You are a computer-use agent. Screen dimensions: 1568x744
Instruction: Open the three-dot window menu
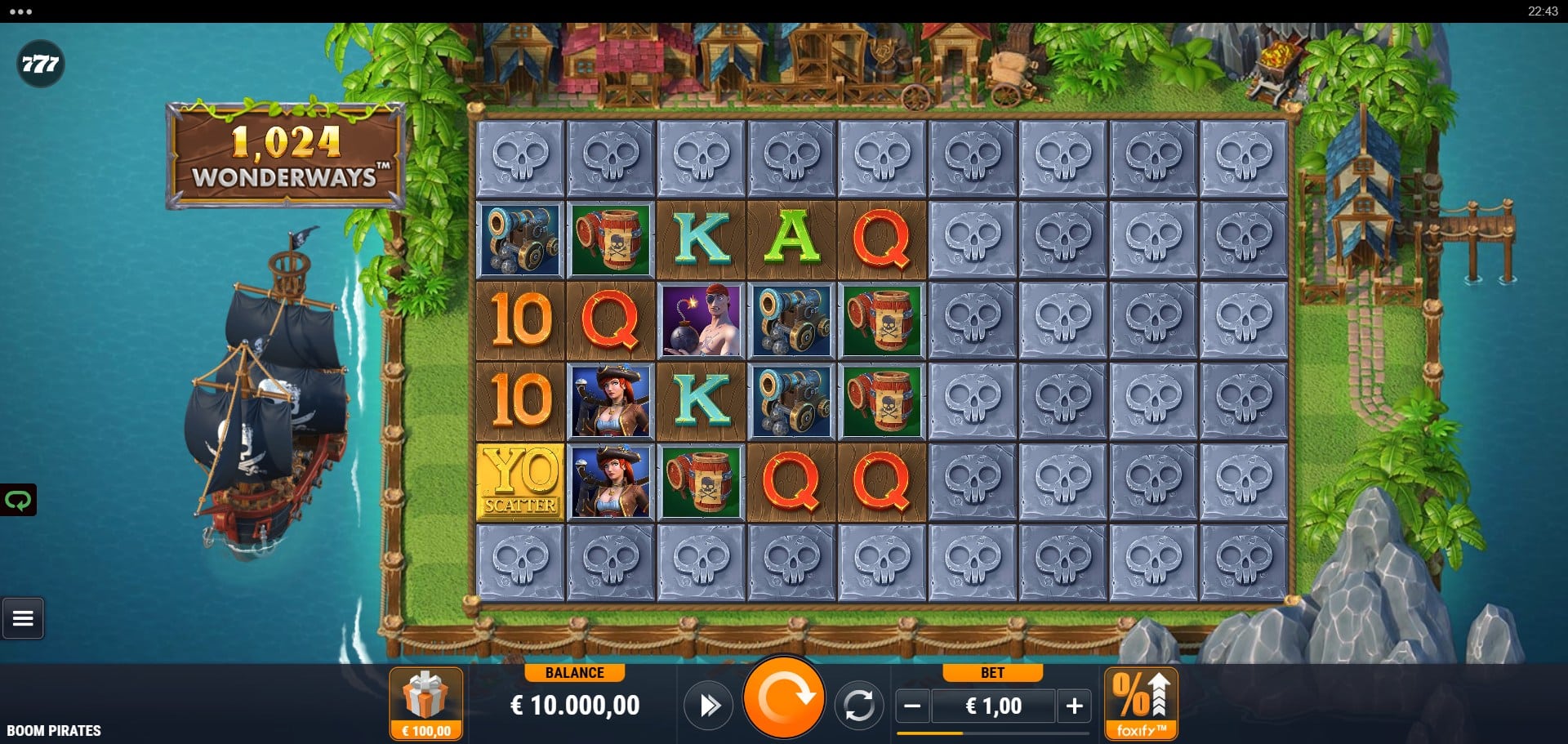pyautogui.click(x=20, y=11)
